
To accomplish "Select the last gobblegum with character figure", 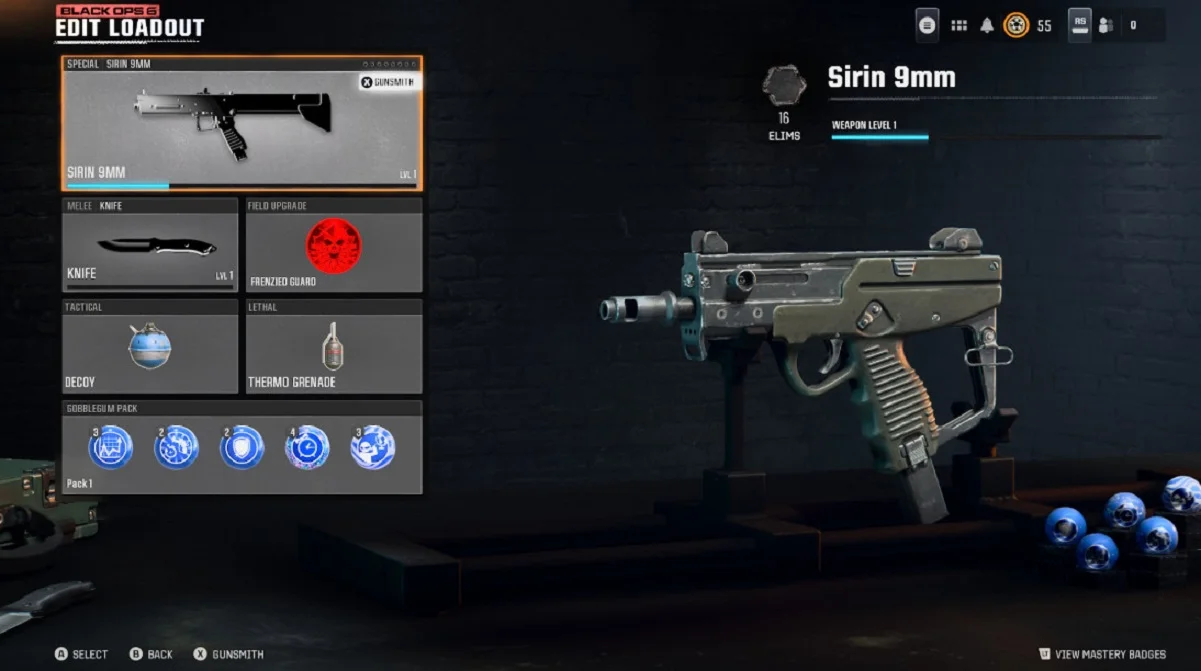I will pyautogui.click(x=372, y=447).
